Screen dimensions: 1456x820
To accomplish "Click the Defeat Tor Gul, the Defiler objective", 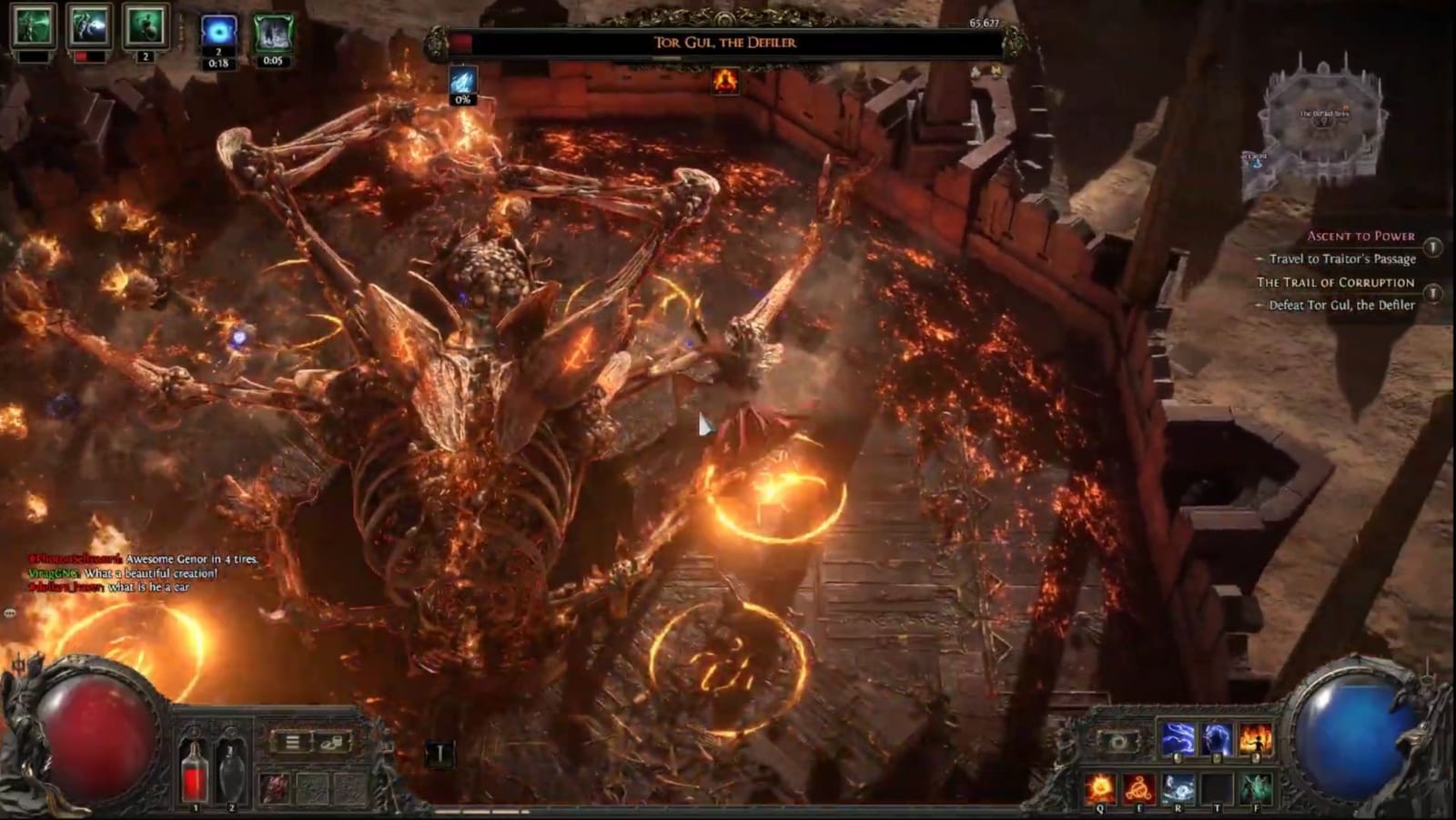I will 1342,307.
